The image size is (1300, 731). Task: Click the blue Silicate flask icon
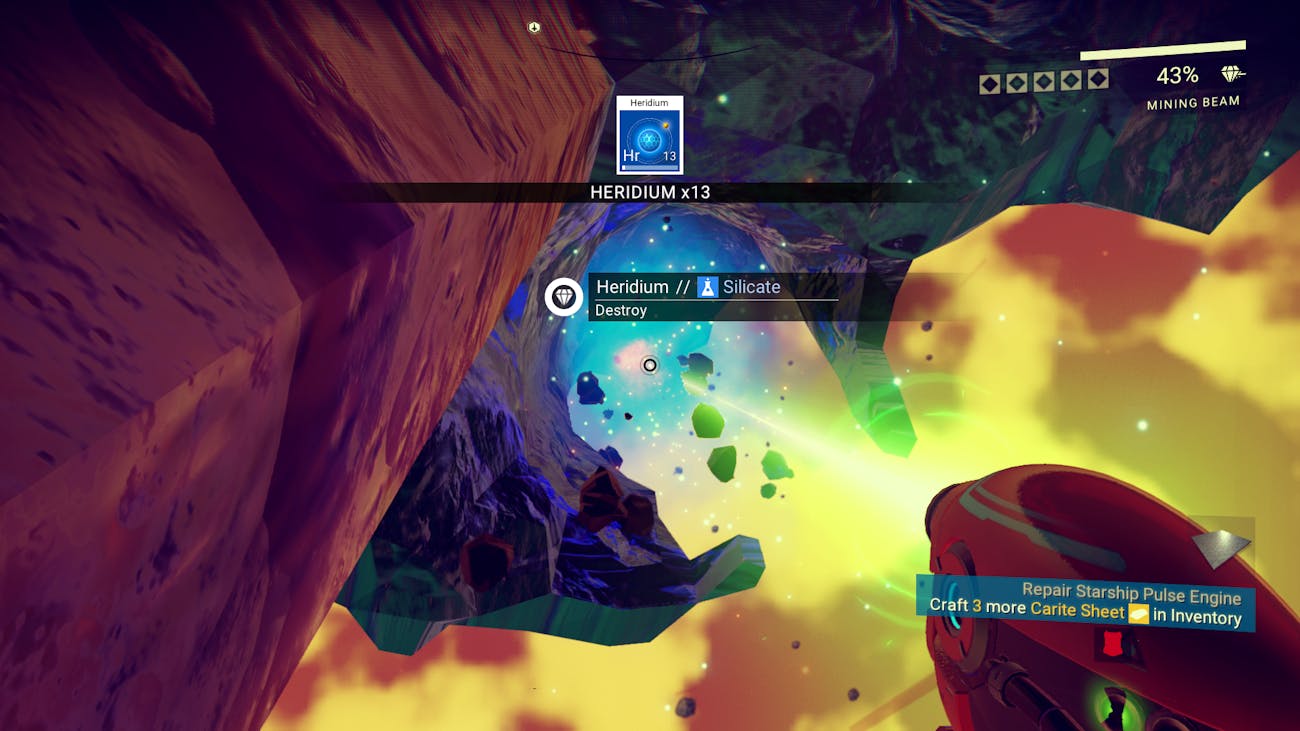[710, 286]
